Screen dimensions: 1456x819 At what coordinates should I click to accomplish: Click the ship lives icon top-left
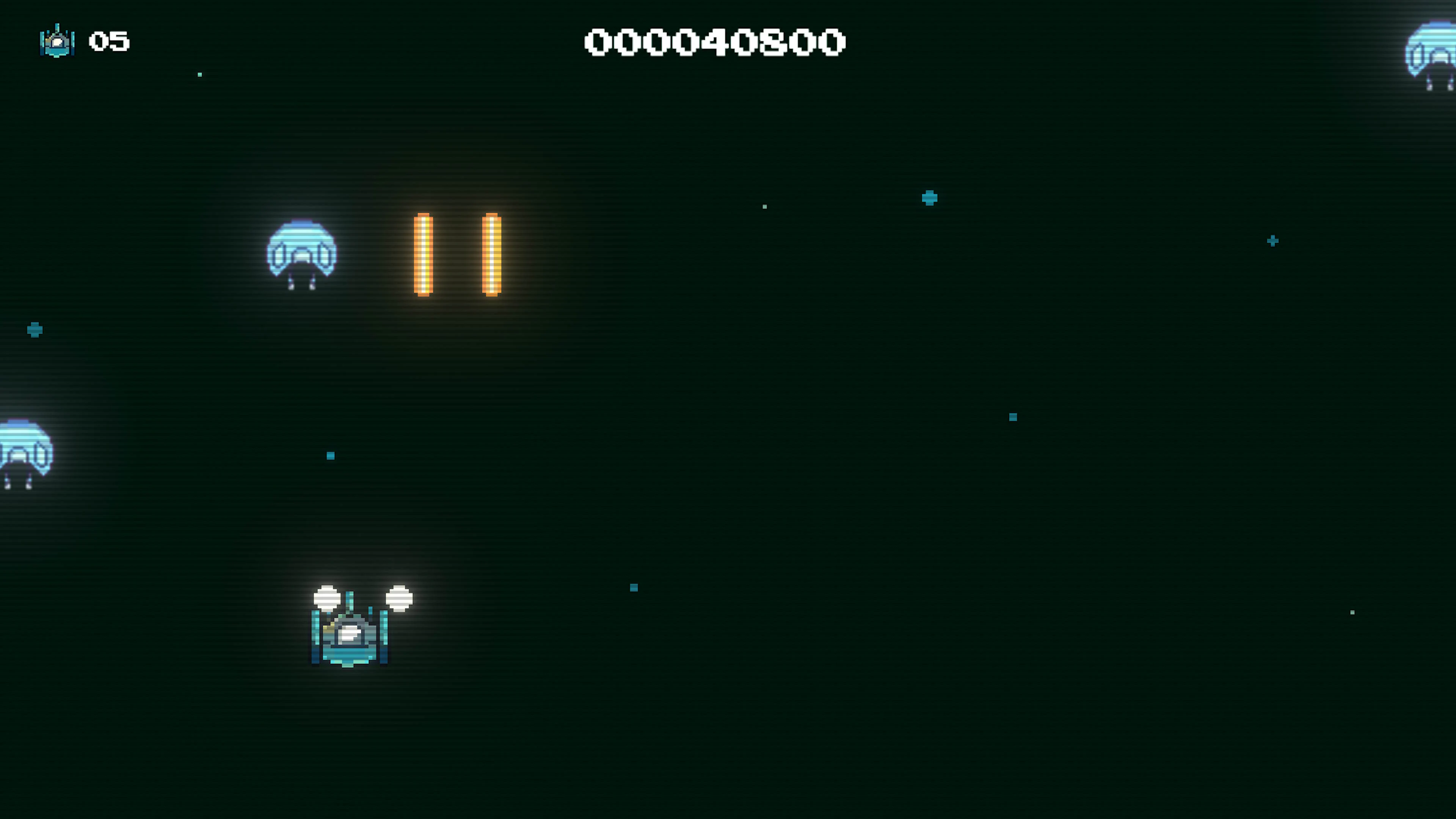pyautogui.click(x=57, y=41)
